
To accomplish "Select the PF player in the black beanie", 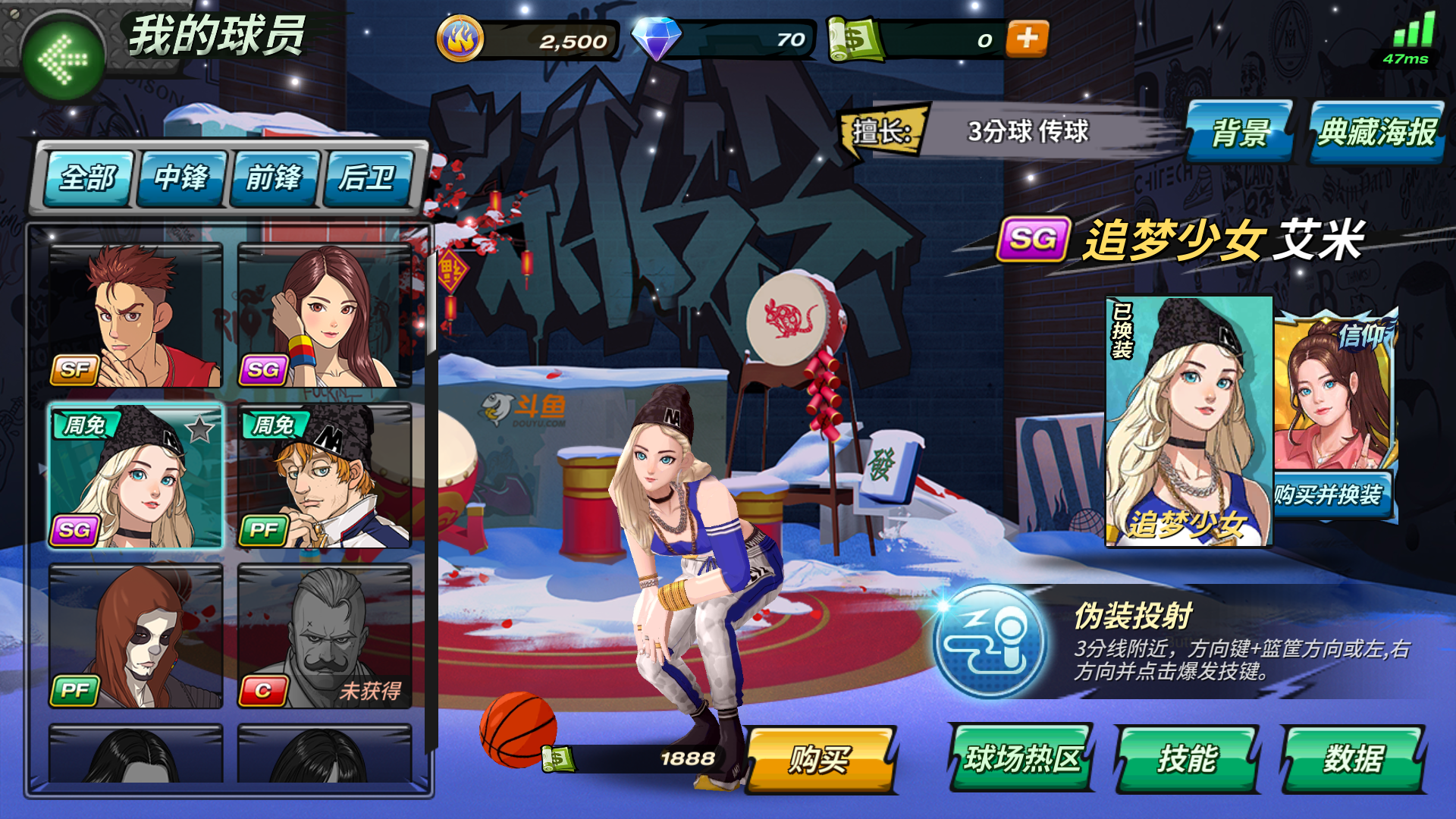I will pos(325,476).
